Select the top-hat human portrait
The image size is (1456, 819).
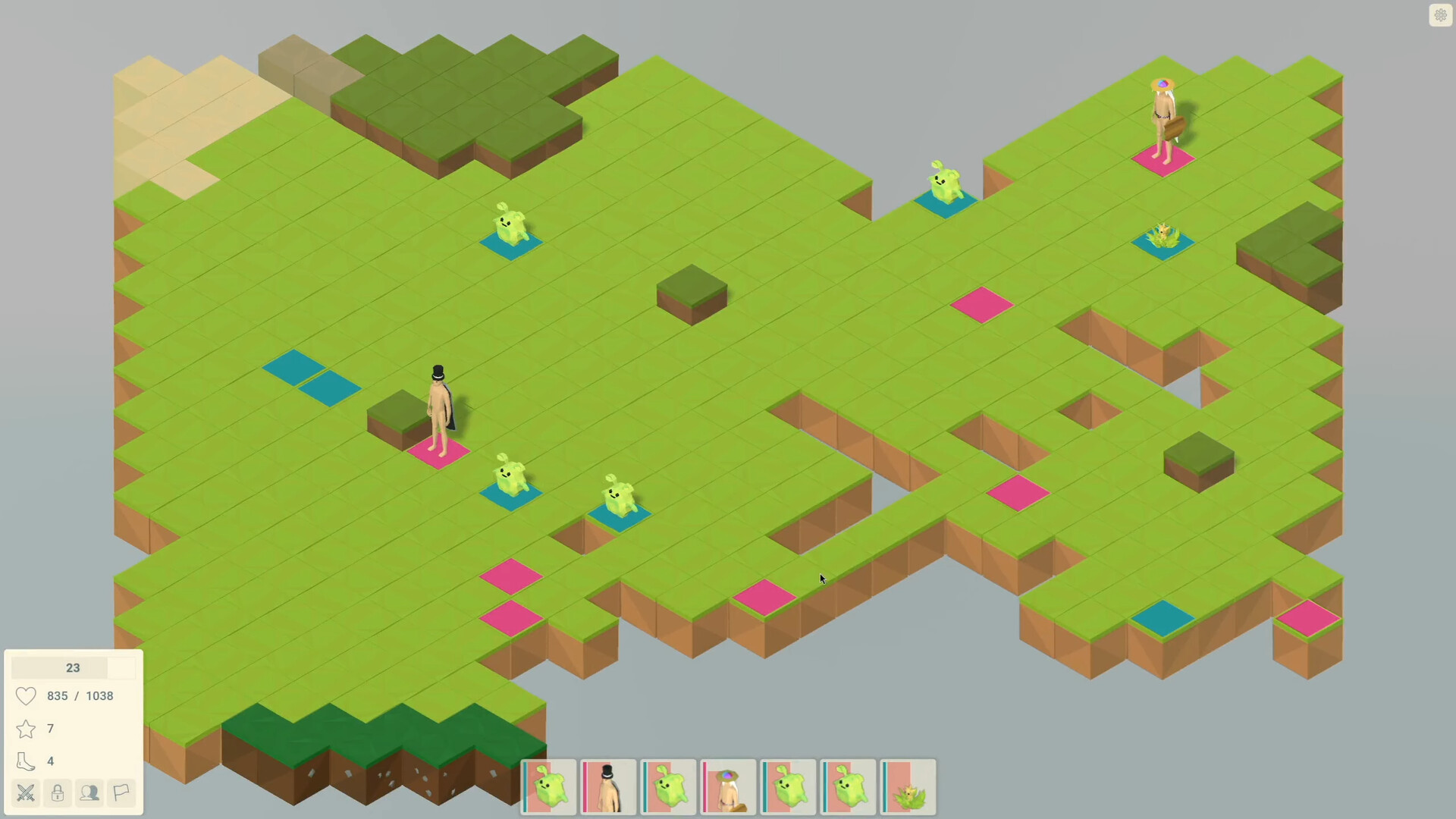609,787
